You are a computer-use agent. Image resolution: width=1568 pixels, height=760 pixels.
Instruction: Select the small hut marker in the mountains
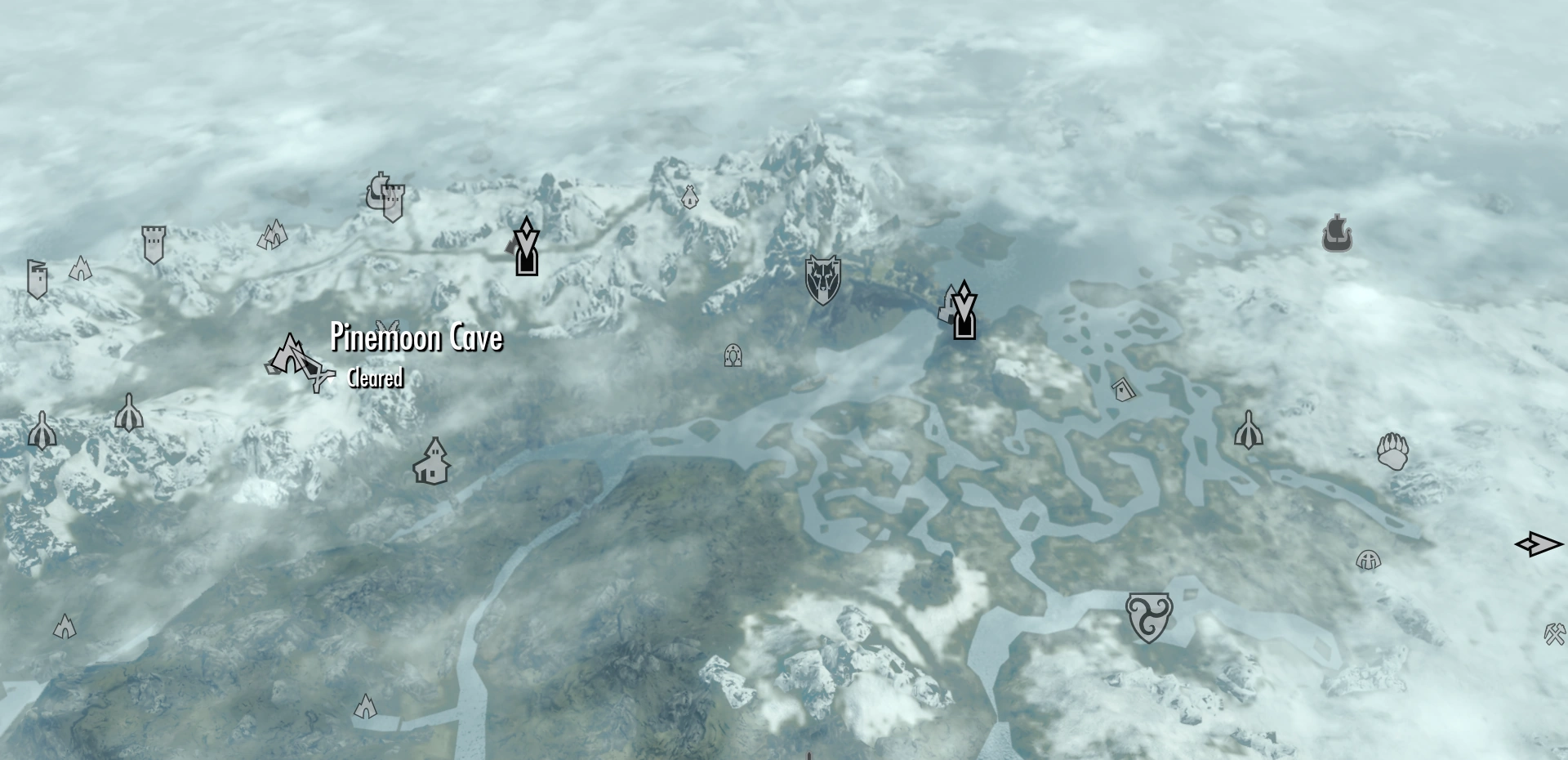[688, 197]
